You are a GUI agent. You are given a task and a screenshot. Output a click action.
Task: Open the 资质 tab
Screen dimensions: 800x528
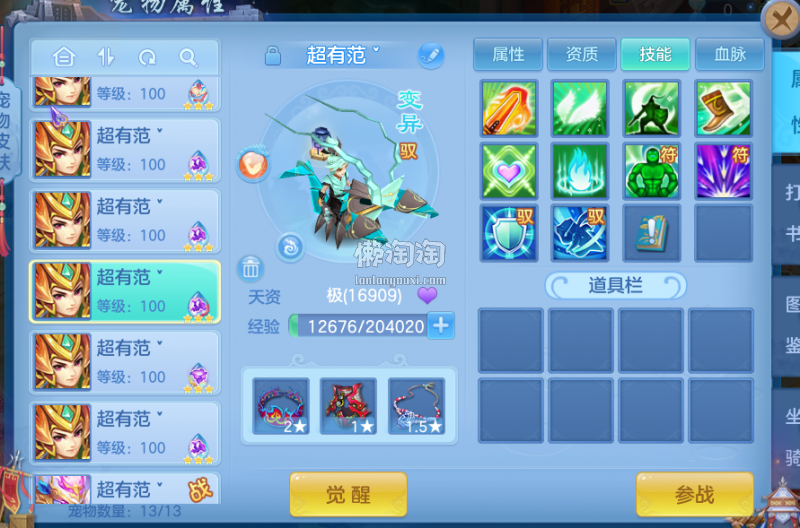click(582, 55)
